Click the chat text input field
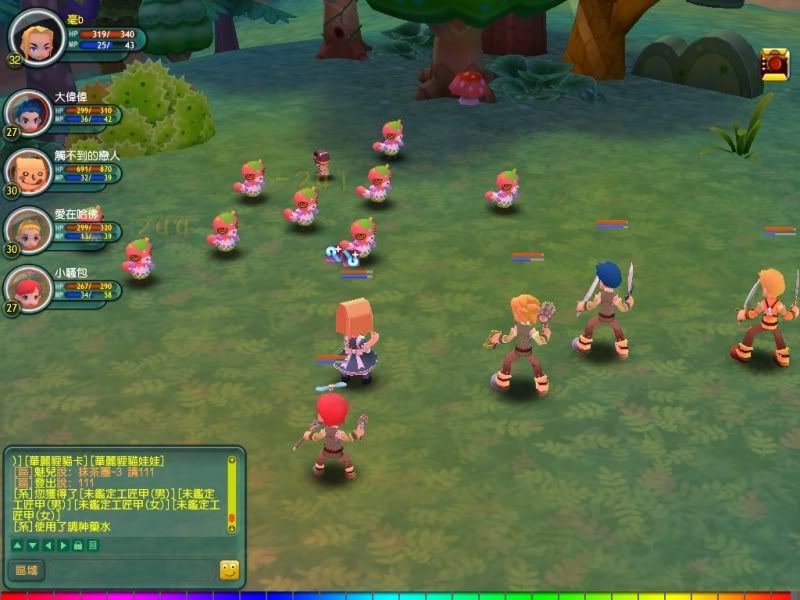800x600 pixels. [130, 570]
